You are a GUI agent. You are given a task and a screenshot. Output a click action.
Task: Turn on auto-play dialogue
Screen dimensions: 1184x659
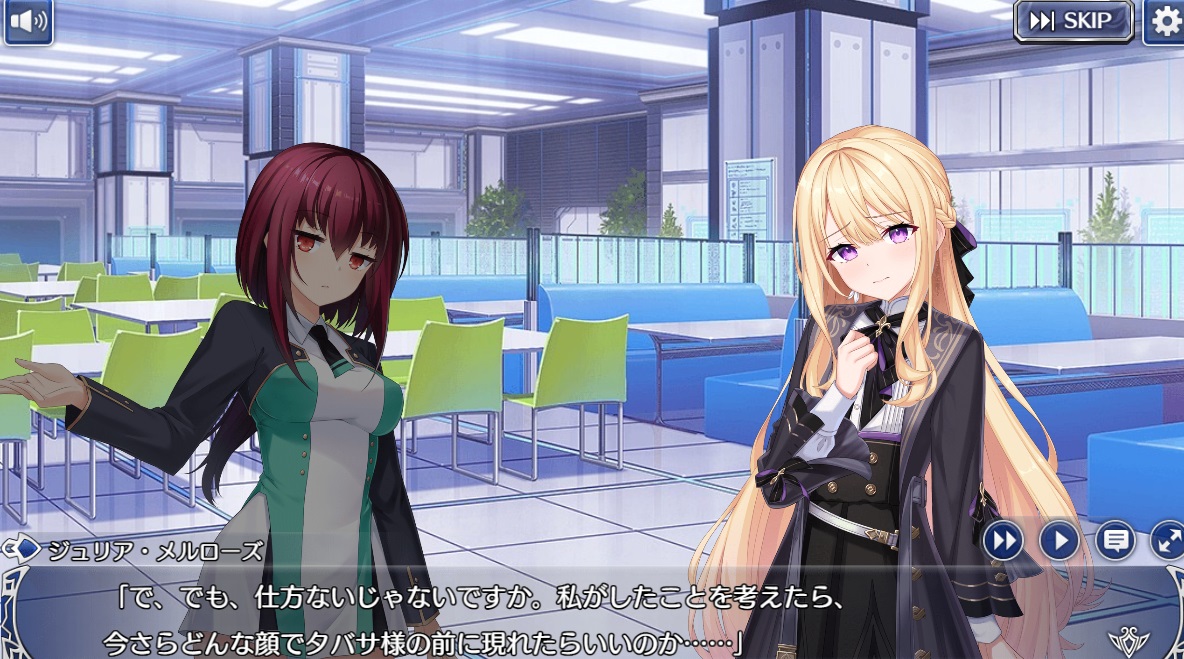pyautogui.click(x=1058, y=541)
